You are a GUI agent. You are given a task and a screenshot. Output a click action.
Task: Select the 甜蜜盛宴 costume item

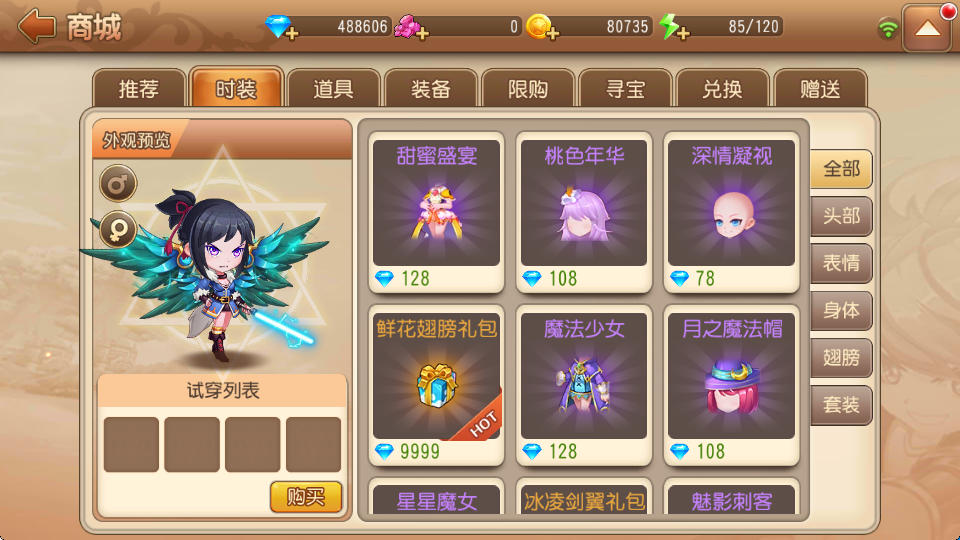click(x=437, y=212)
